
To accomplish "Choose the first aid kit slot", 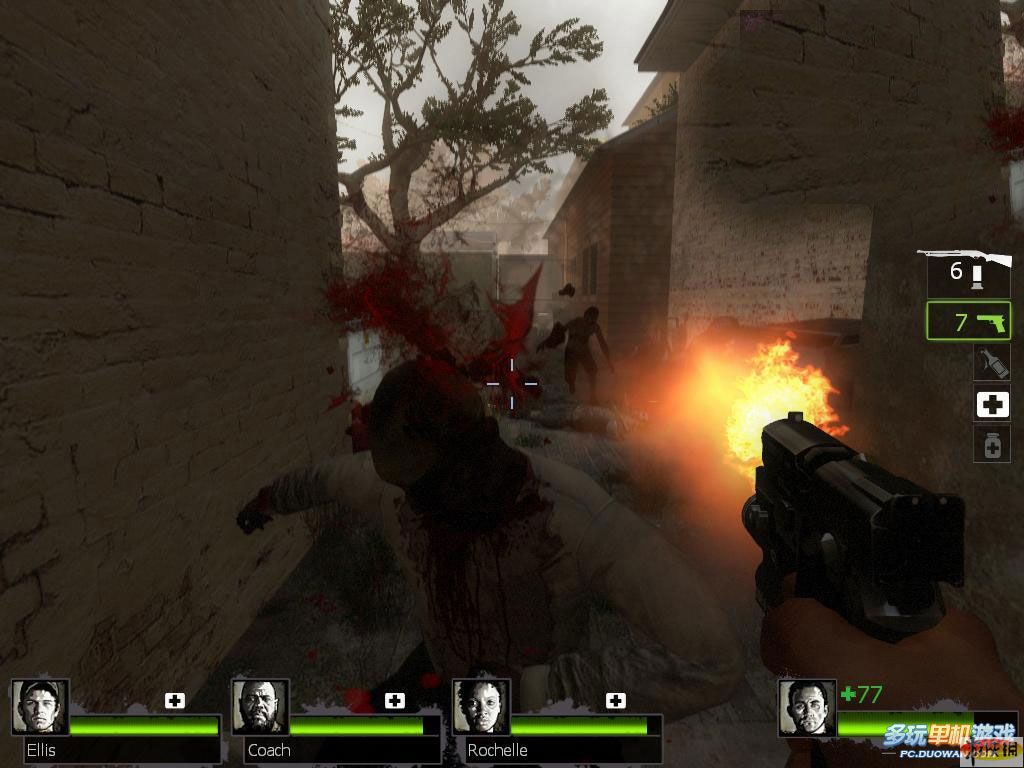I will (992, 403).
